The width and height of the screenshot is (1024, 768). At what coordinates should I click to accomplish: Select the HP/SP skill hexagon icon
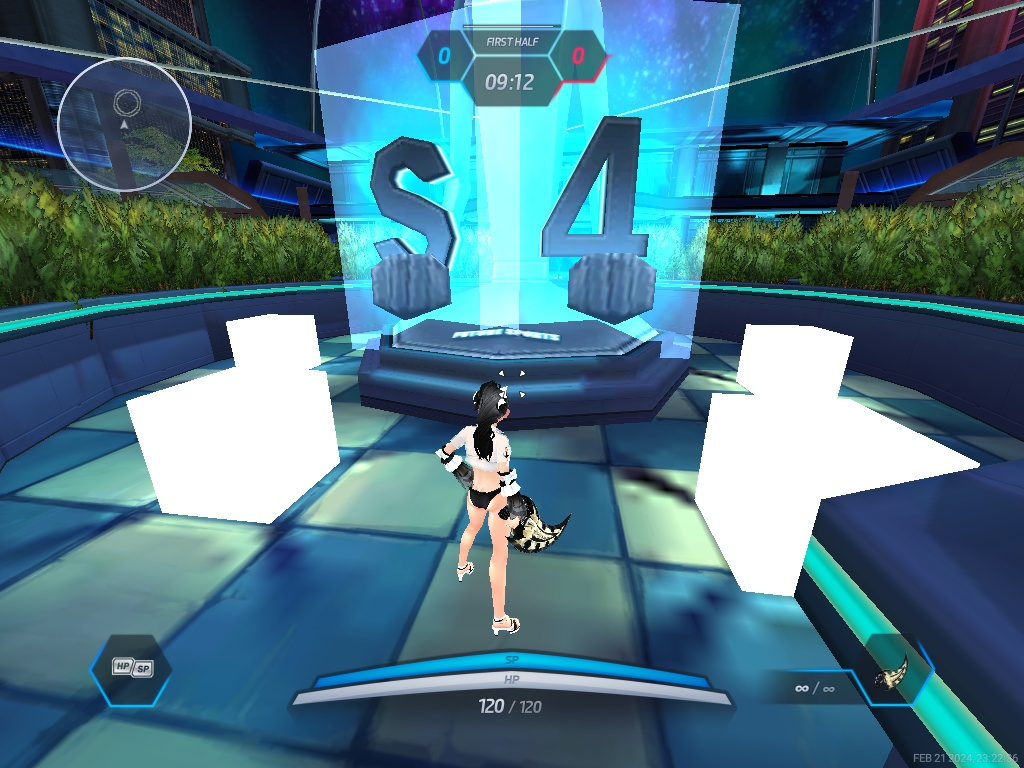[x=131, y=668]
